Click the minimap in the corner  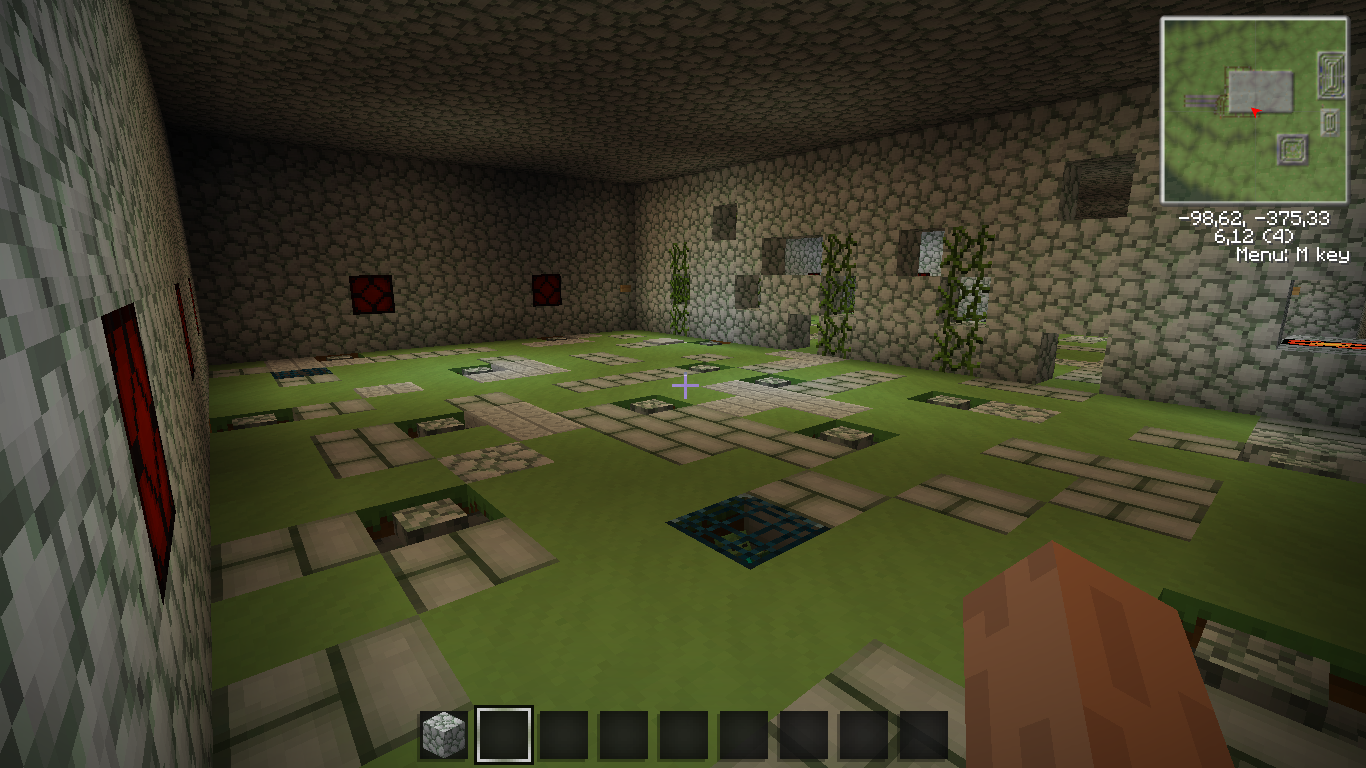pos(1253,110)
